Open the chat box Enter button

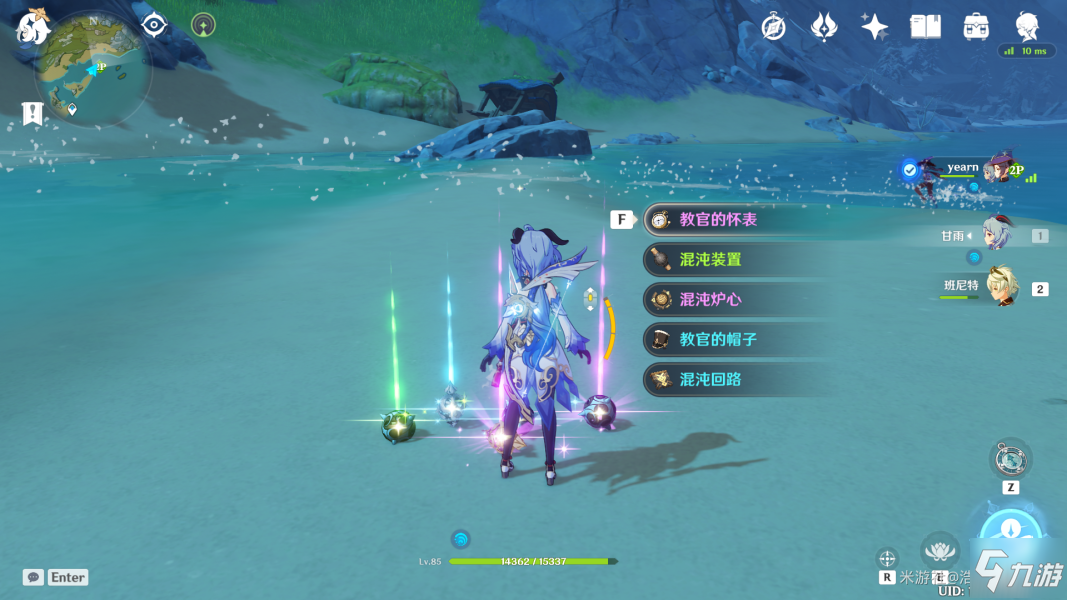click(57, 577)
